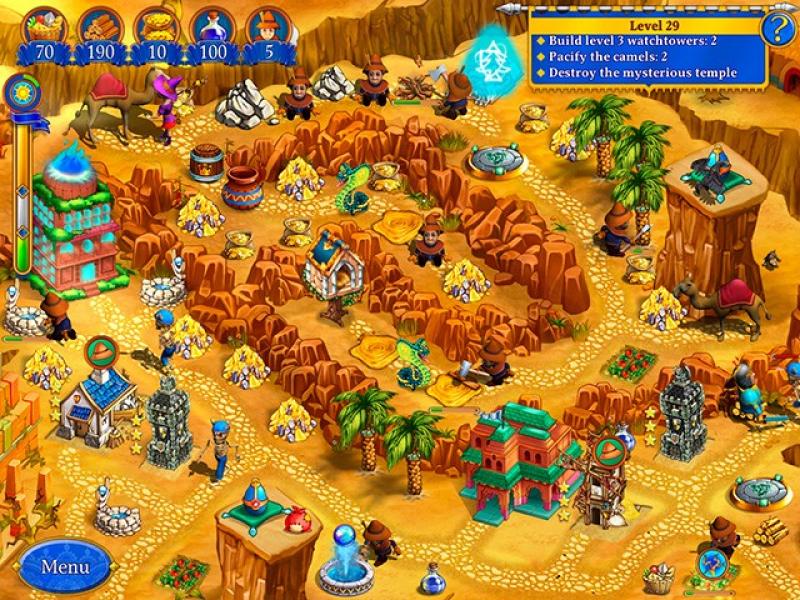Activate the sun bonus icon above the timer

click(19, 94)
